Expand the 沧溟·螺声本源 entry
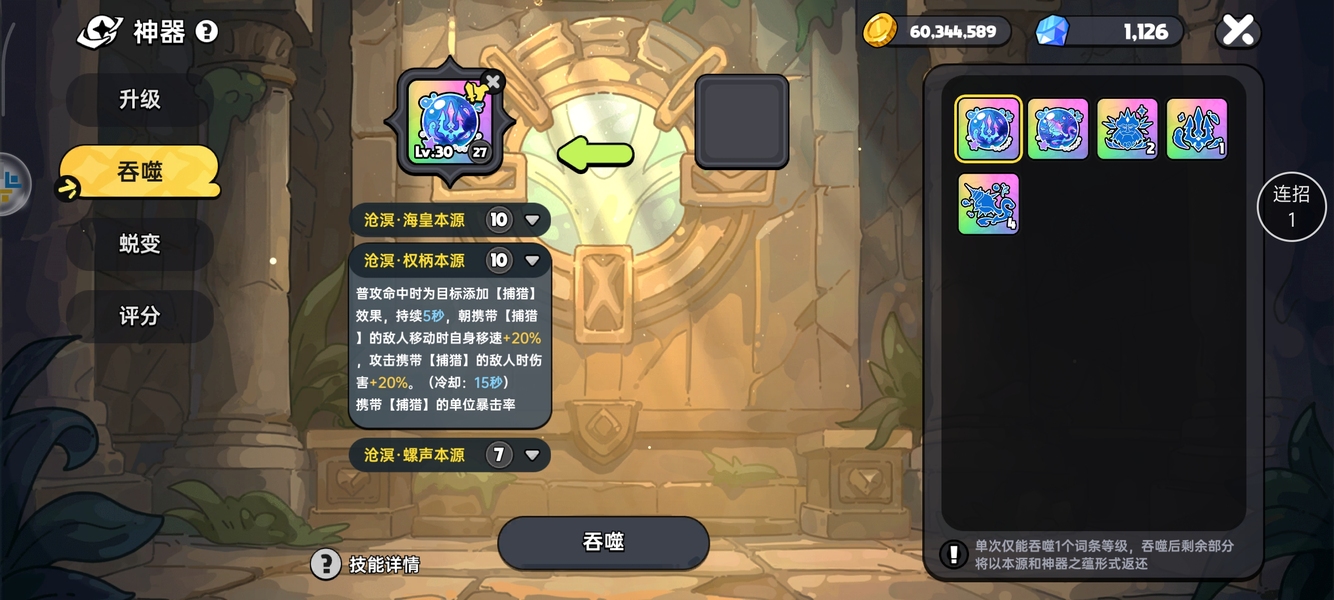This screenshot has height=600, width=1334. pyautogui.click(x=532, y=455)
